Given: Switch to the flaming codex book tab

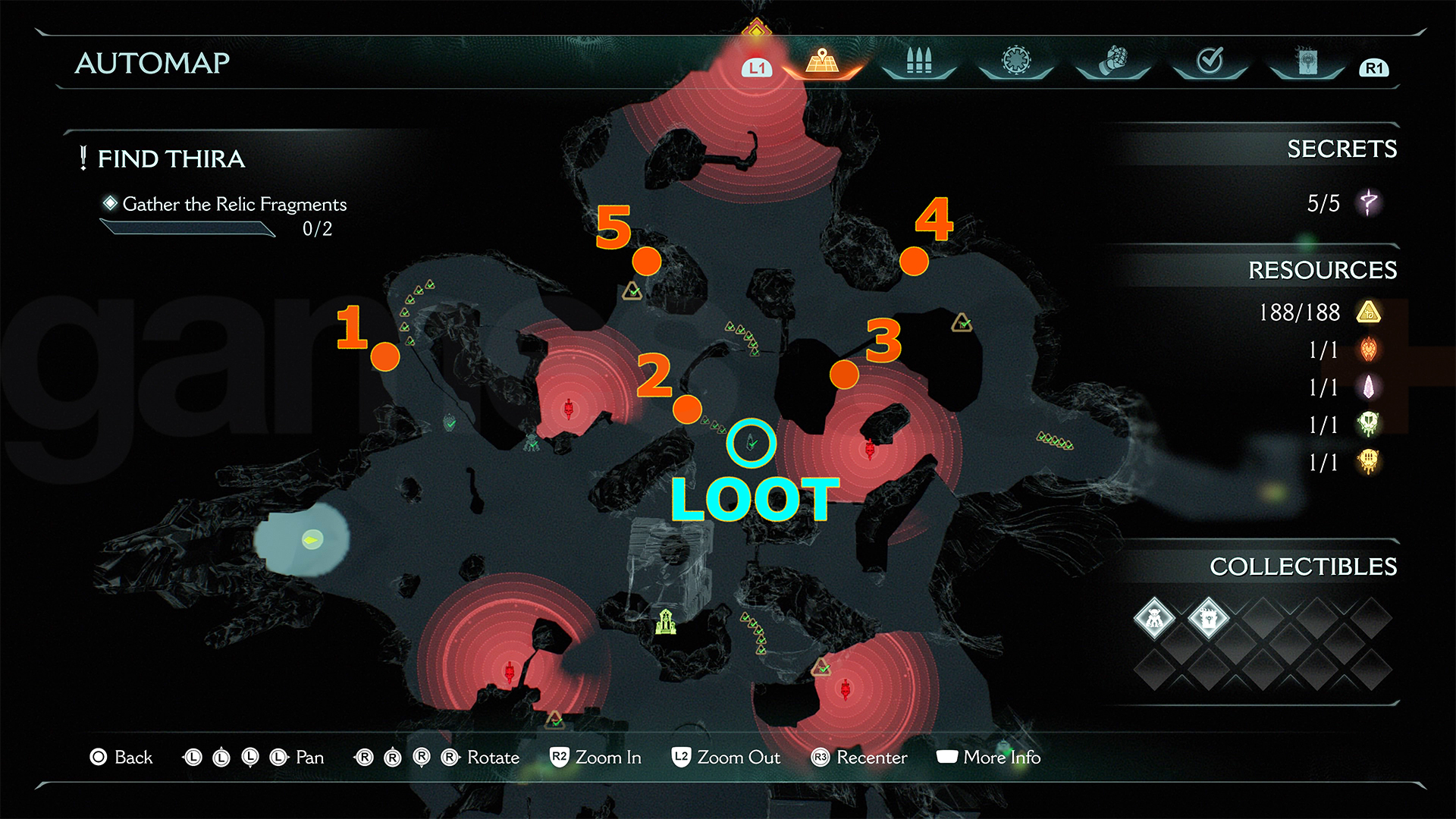Looking at the screenshot, I should [x=1307, y=61].
